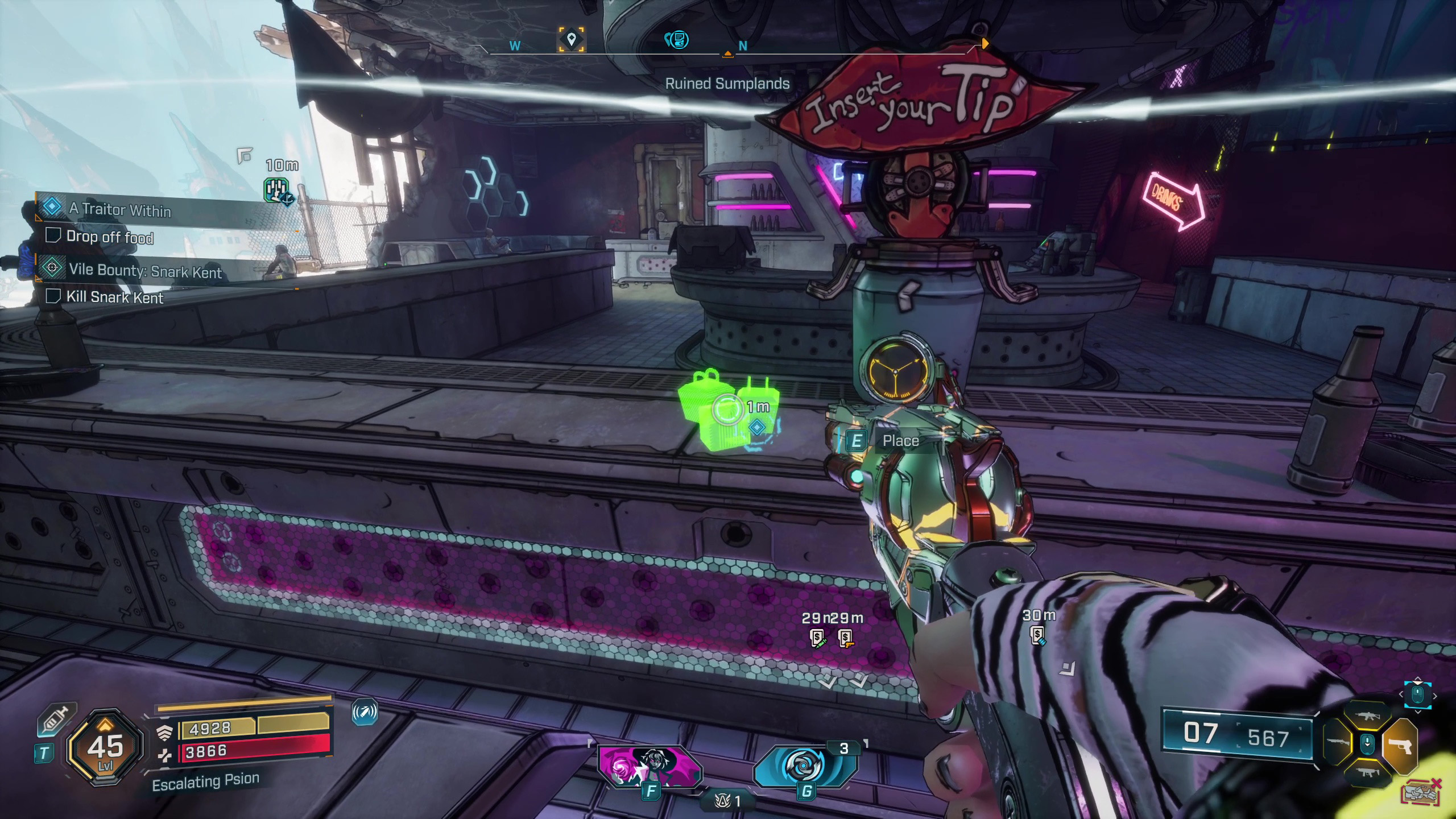The height and width of the screenshot is (819, 1456).
Task: Click the 30m vending machine marker
Action: pos(1038,635)
